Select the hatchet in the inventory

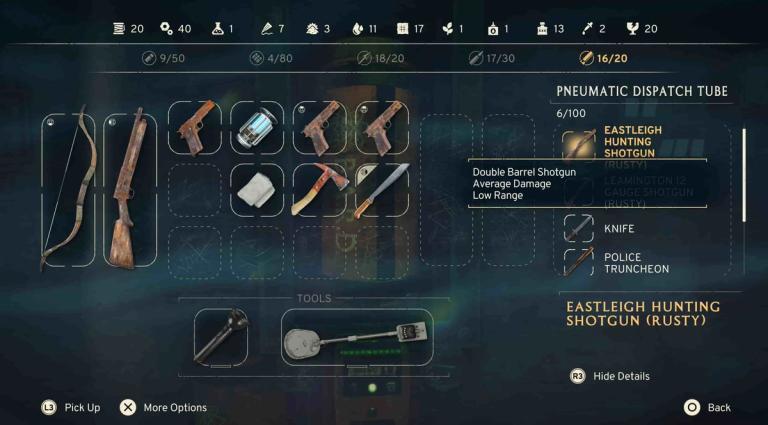click(x=319, y=189)
